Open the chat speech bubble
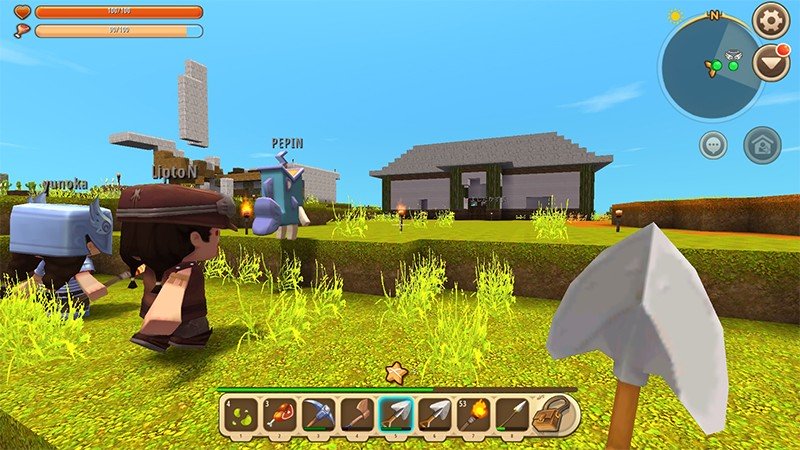Screen dimensions: 800x450 point(713,144)
